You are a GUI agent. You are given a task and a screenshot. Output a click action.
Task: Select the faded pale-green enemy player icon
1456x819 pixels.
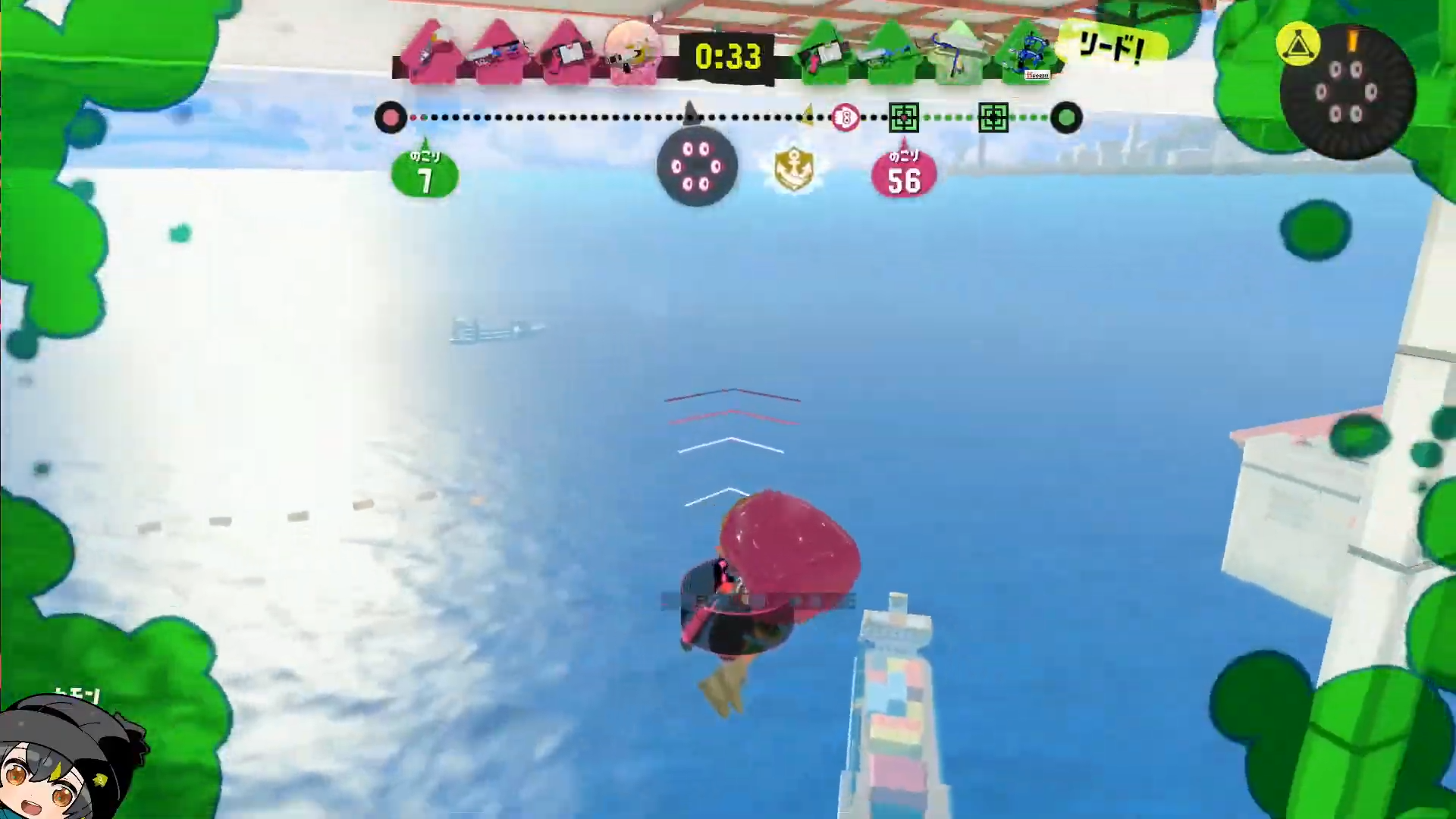coord(959,52)
